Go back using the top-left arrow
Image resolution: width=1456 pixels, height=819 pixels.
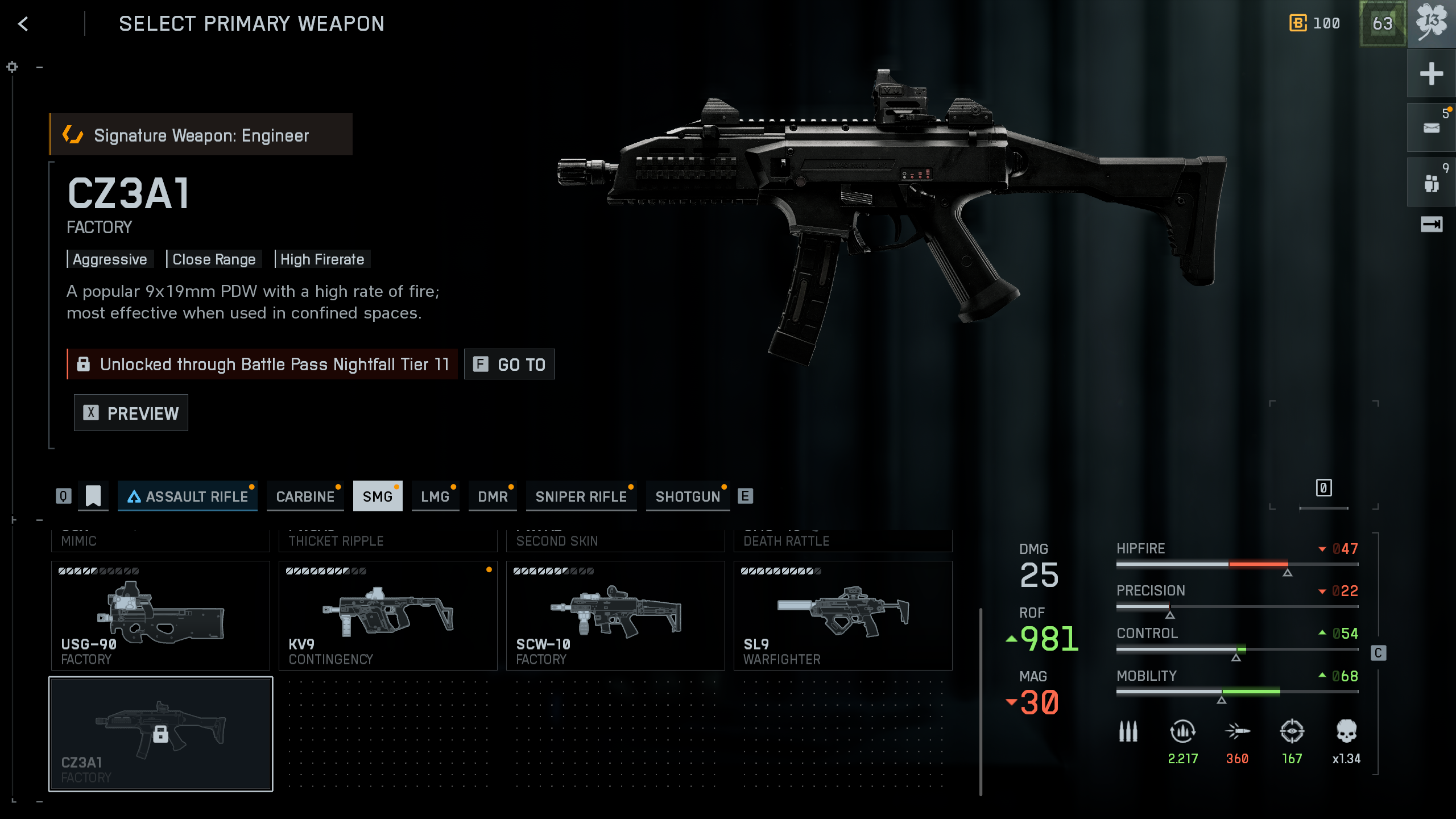pyautogui.click(x=23, y=24)
